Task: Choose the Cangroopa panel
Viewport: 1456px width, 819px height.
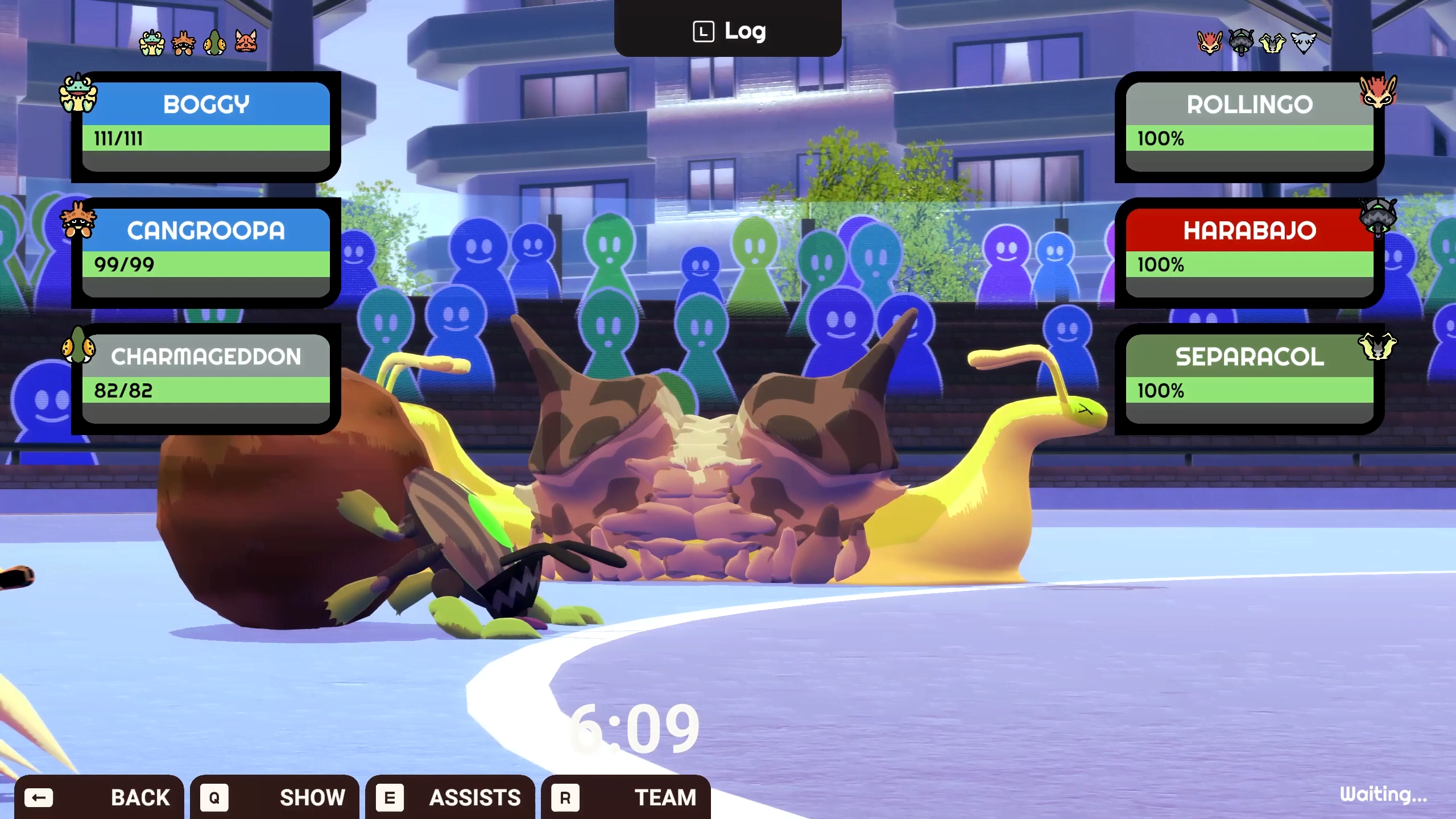Action: point(206,253)
